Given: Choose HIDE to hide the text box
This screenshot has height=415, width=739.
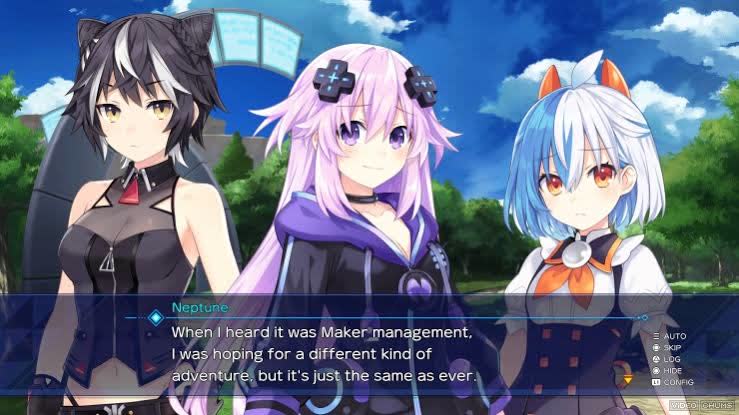Looking at the screenshot, I should point(674,370).
